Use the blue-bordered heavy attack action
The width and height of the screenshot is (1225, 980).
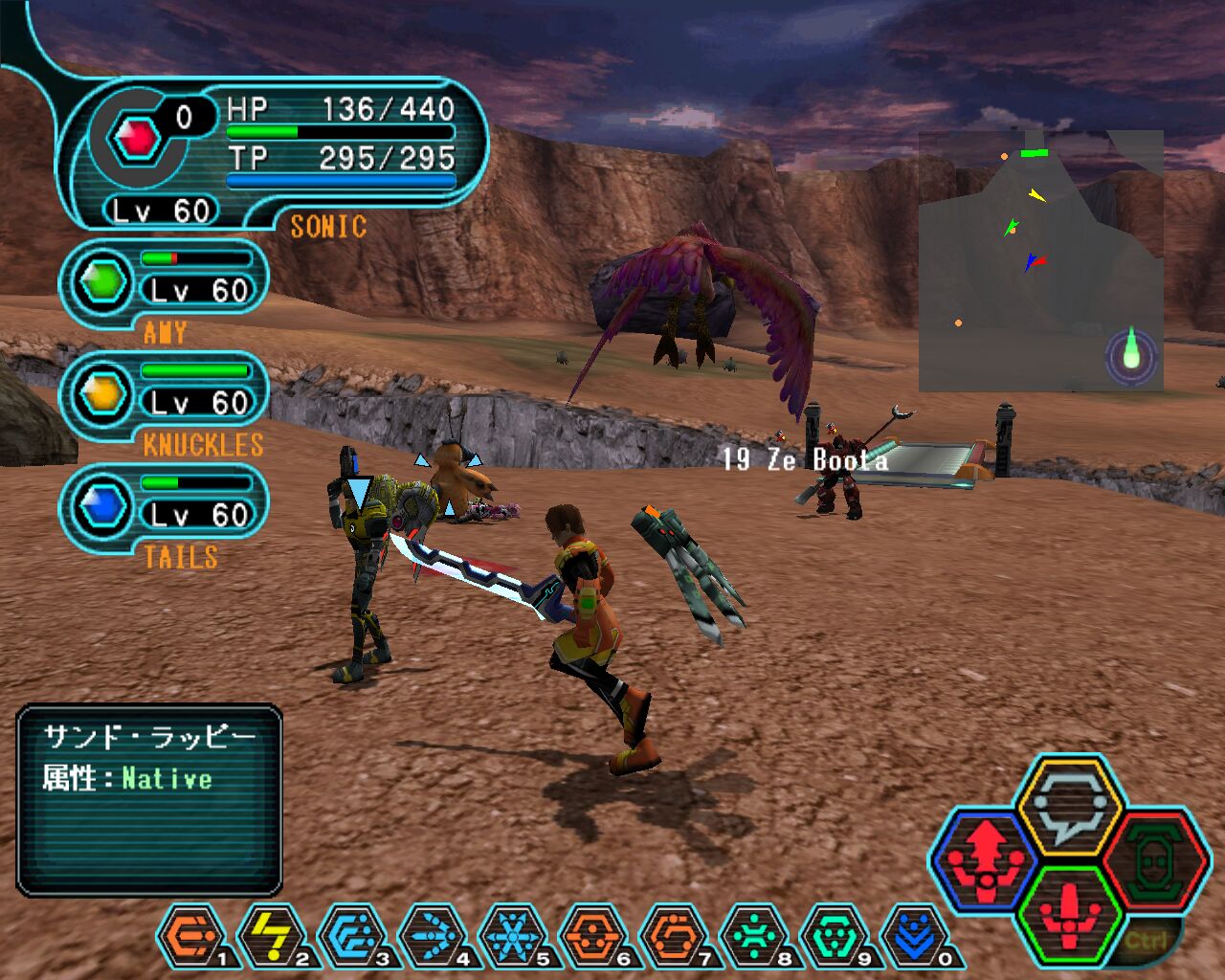coord(986,857)
